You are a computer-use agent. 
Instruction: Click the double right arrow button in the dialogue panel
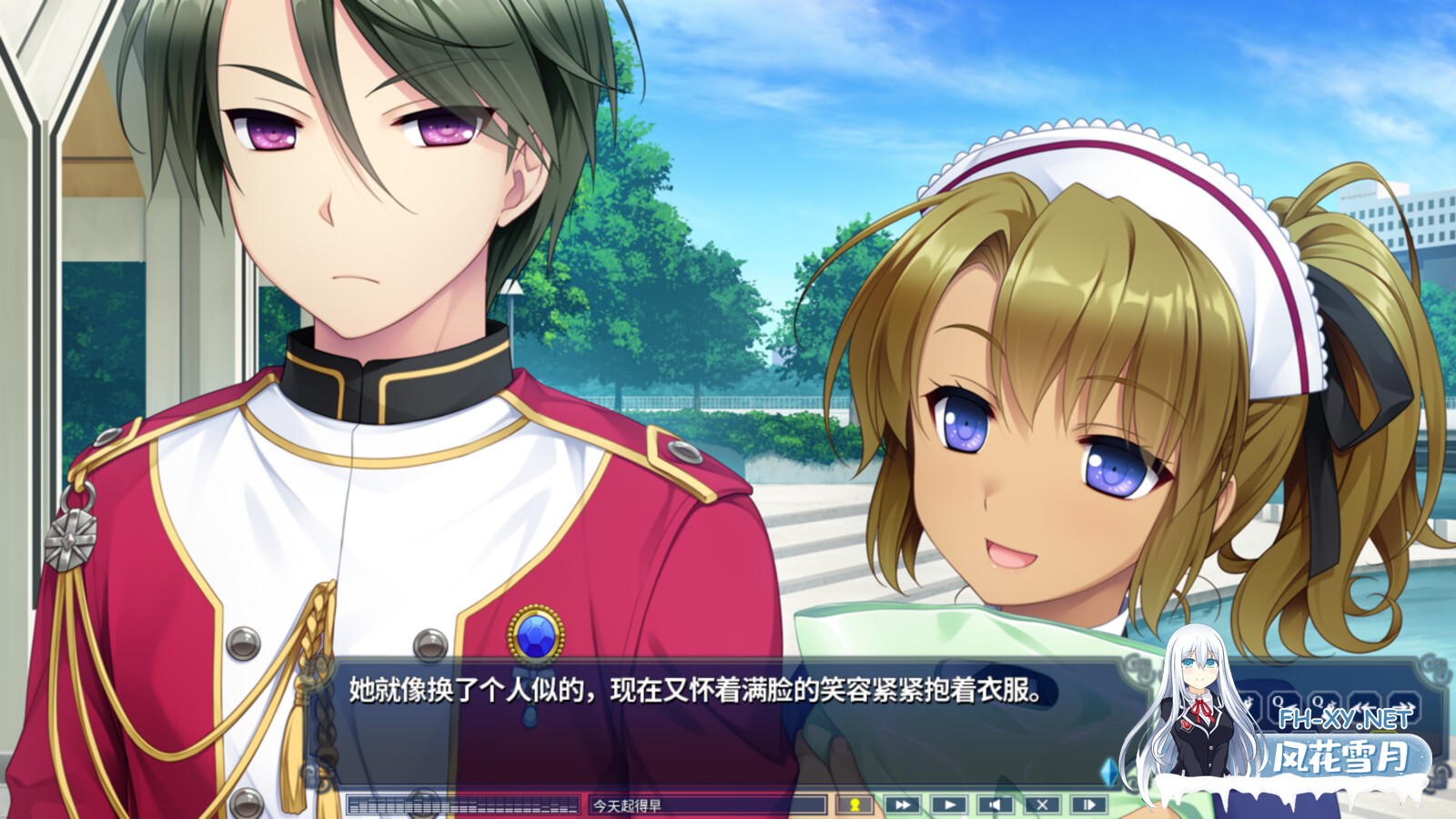coord(1406,703)
